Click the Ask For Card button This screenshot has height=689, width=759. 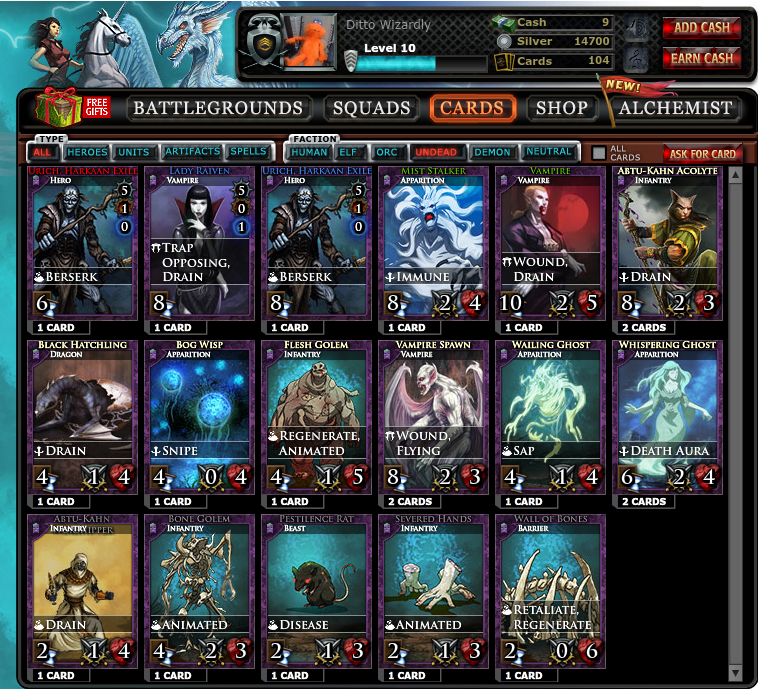pyautogui.click(x=702, y=154)
